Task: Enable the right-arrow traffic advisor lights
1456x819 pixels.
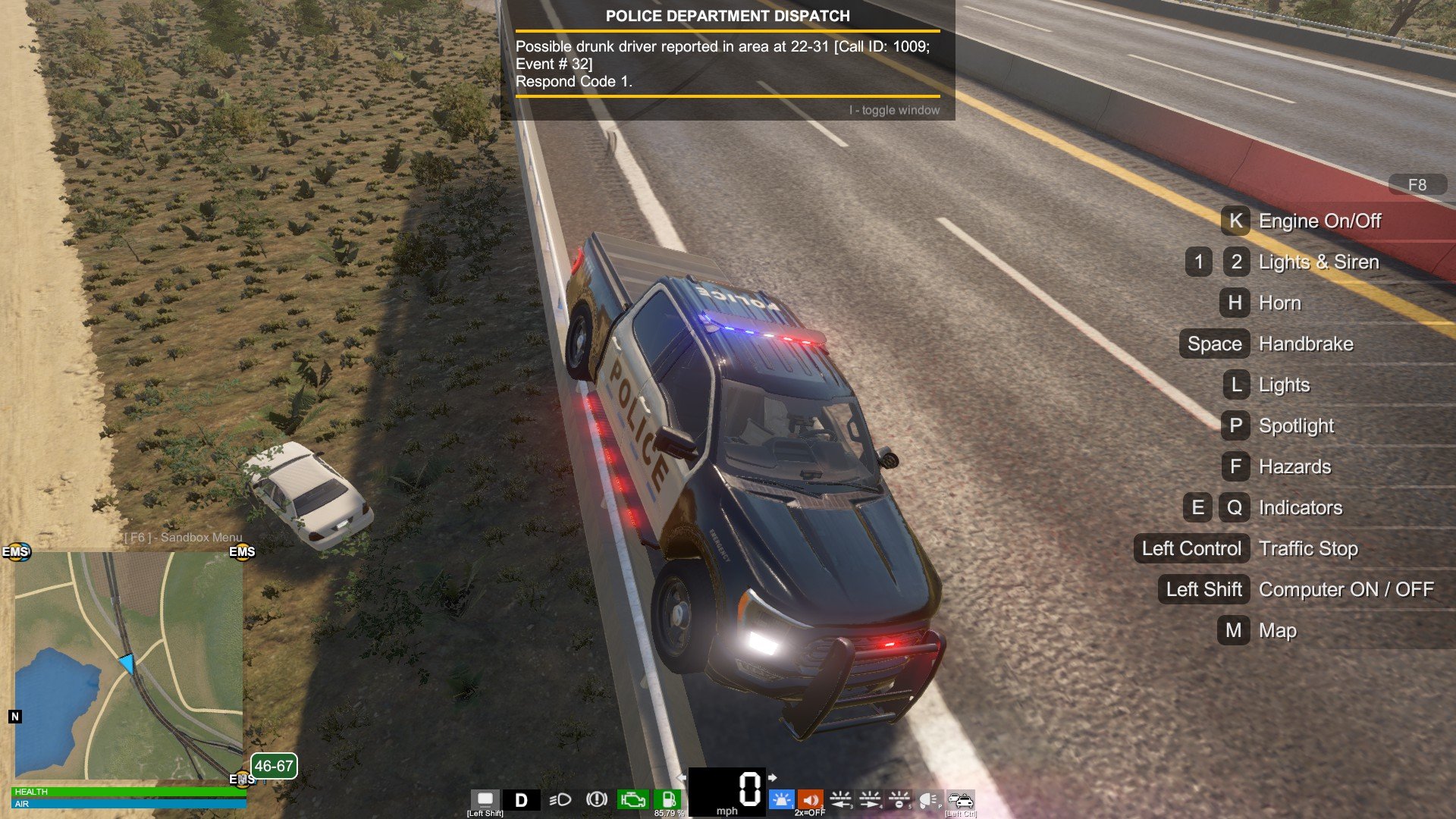Action: point(870,799)
